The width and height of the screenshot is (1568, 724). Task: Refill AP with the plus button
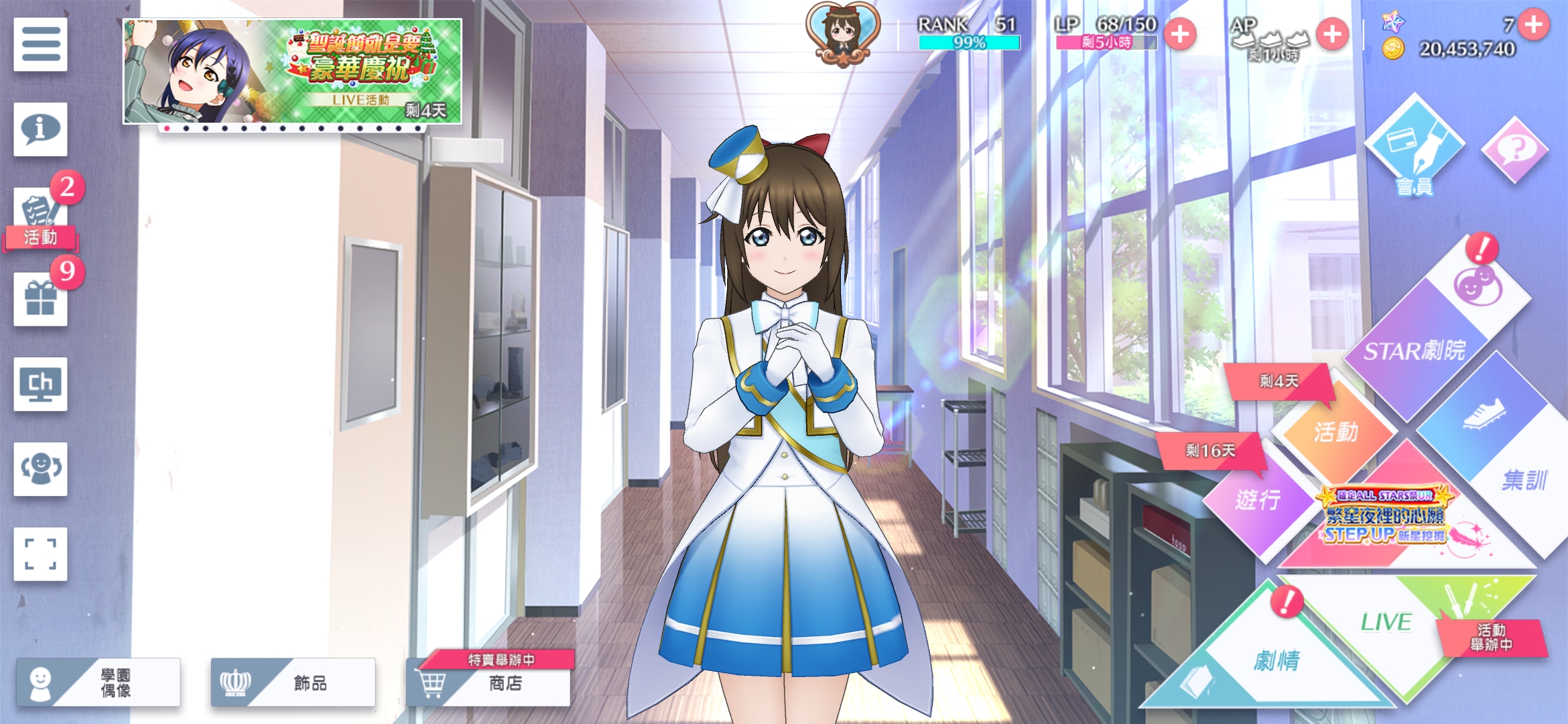1332,34
